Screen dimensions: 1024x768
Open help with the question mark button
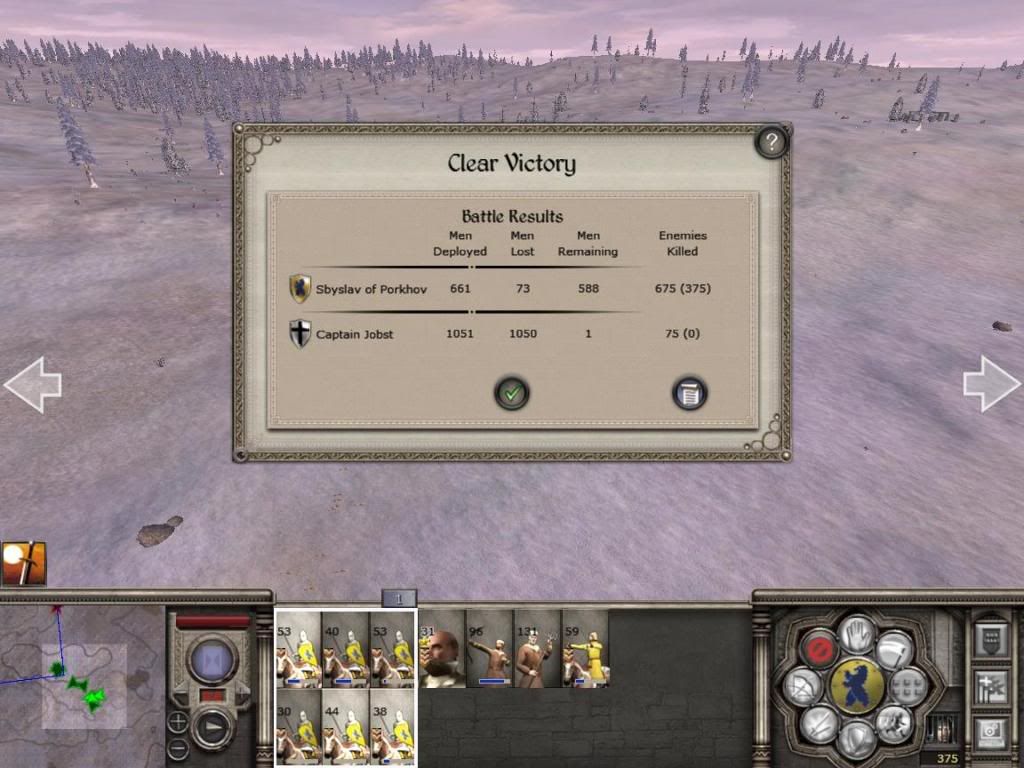point(770,143)
